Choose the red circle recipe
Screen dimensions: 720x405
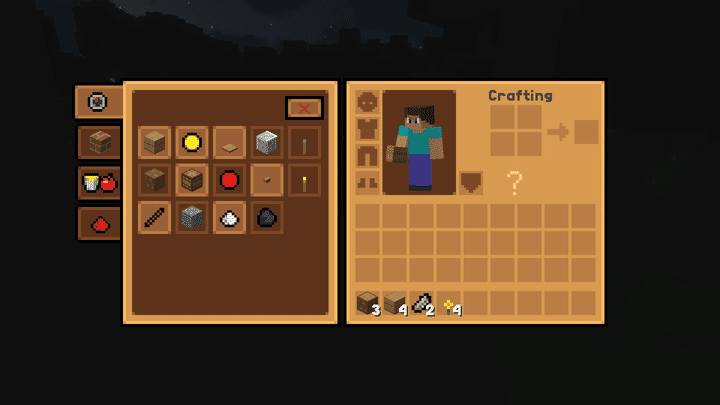coord(229,180)
